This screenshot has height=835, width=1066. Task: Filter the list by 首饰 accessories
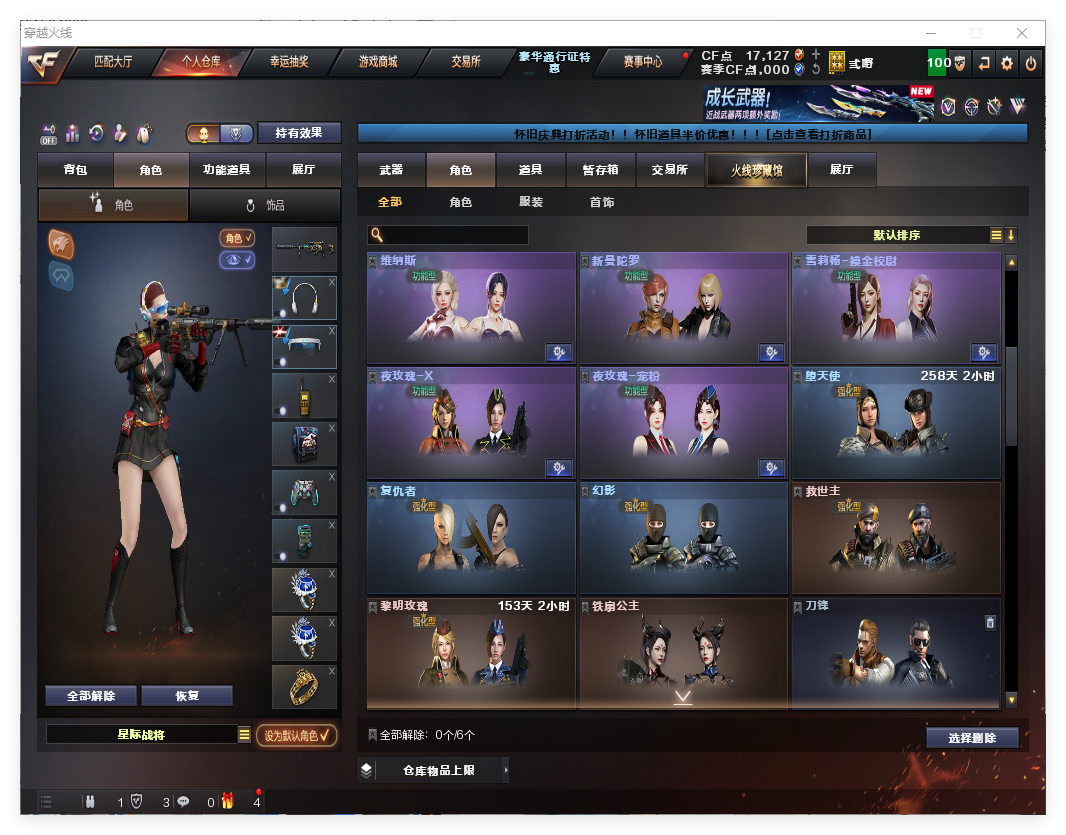(x=601, y=202)
